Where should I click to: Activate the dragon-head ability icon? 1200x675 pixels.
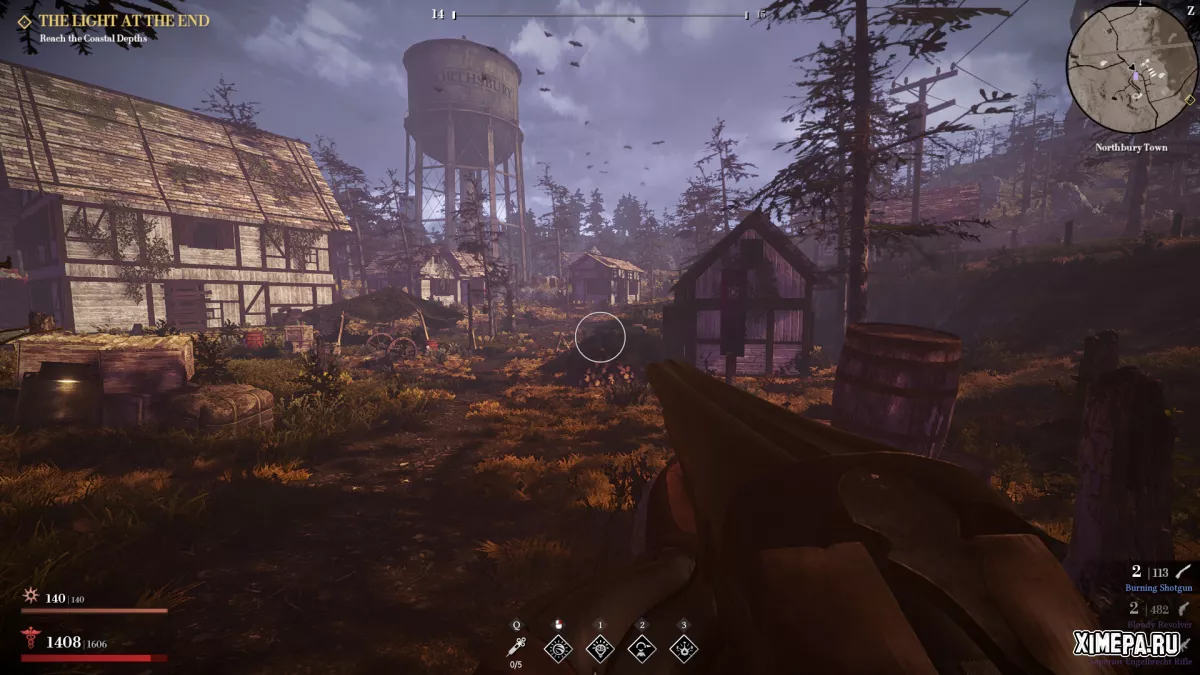click(558, 648)
